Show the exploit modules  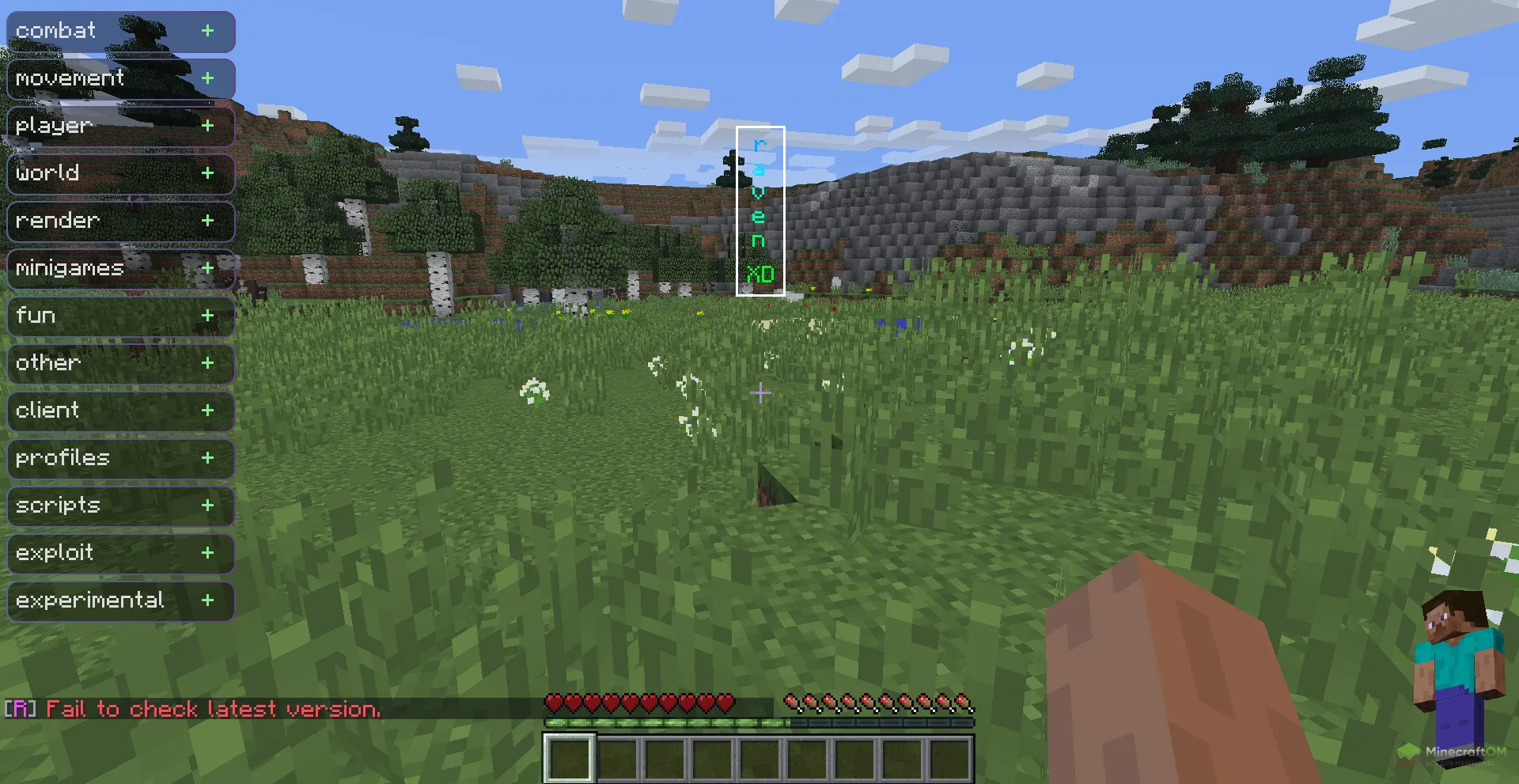207,553
